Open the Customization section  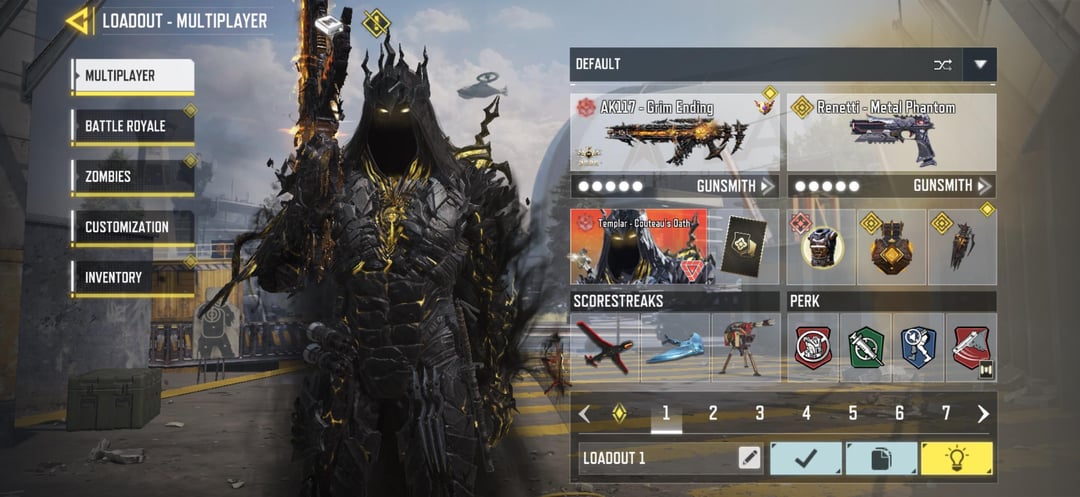[131, 228]
